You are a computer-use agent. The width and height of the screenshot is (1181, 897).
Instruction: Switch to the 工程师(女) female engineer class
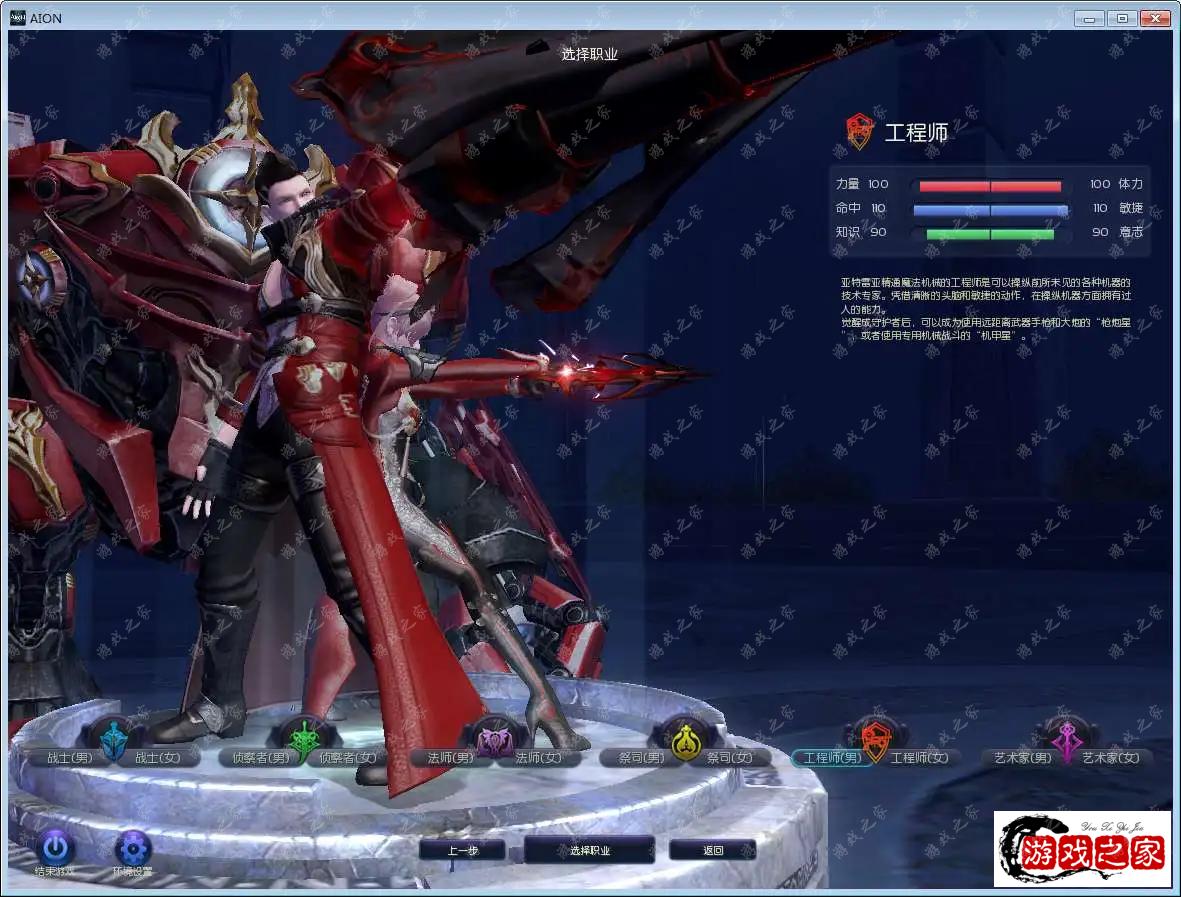pyautogui.click(x=920, y=758)
